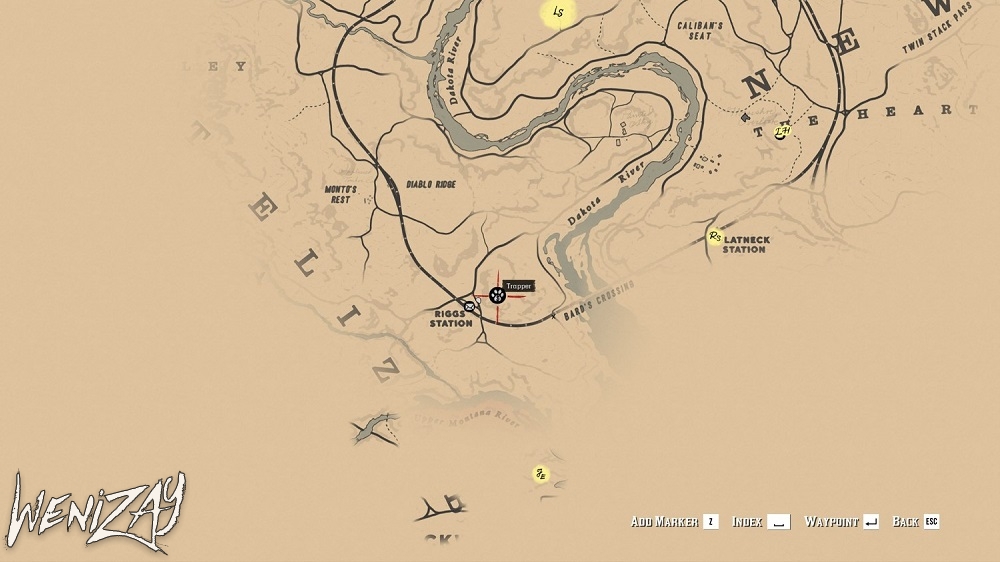Select the Trapper map icon
Screen dimensions: 1000x562
(497, 295)
